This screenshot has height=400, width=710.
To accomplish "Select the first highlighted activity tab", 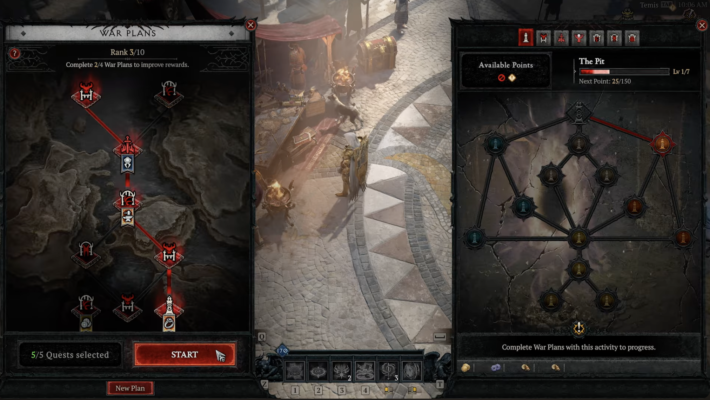I will click(x=525, y=38).
